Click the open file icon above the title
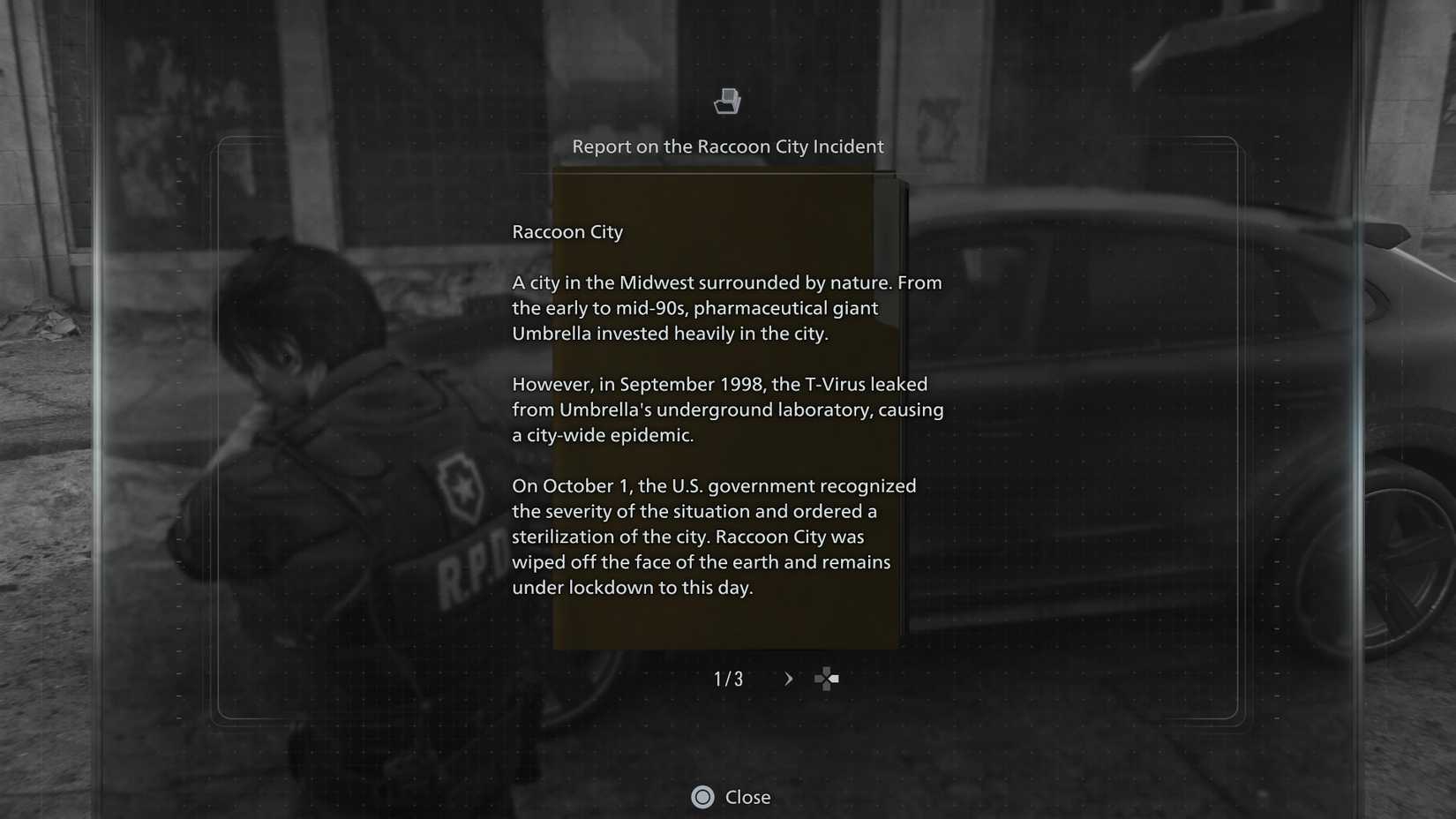The height and width of the screenshot is (819, 1456). (727, 101)
